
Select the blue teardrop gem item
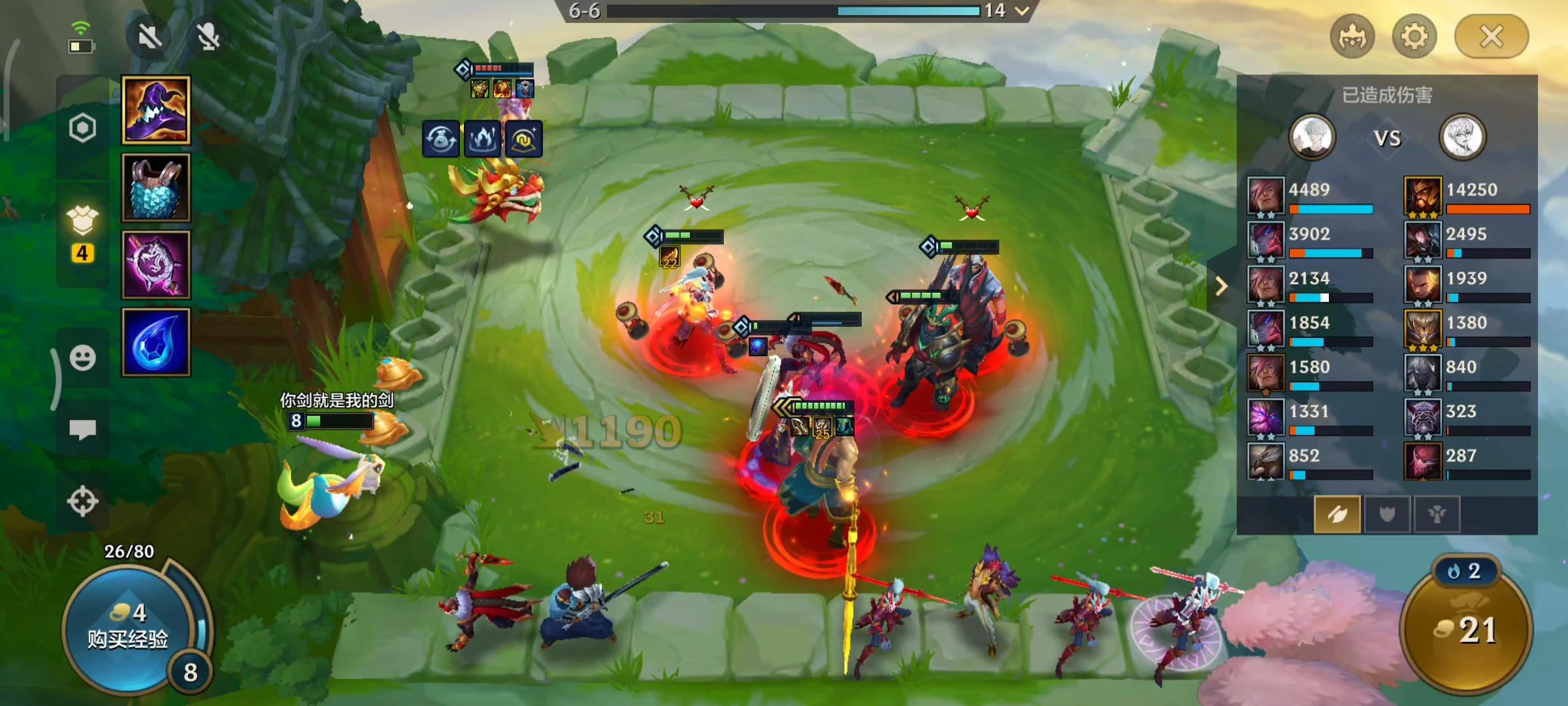pyautogui.click(x=156, y=343)
